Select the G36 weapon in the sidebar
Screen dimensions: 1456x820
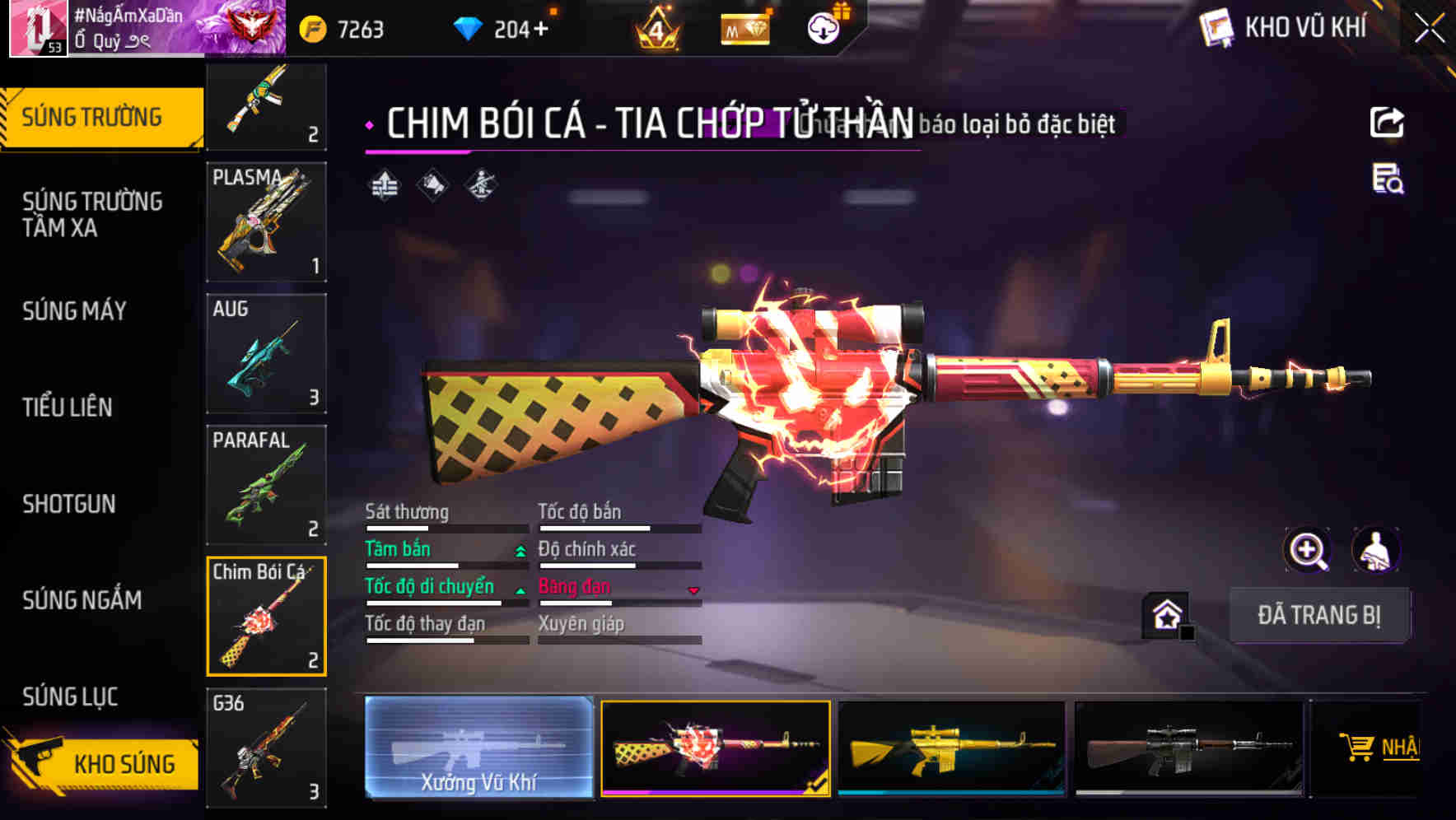click(265, 748)
